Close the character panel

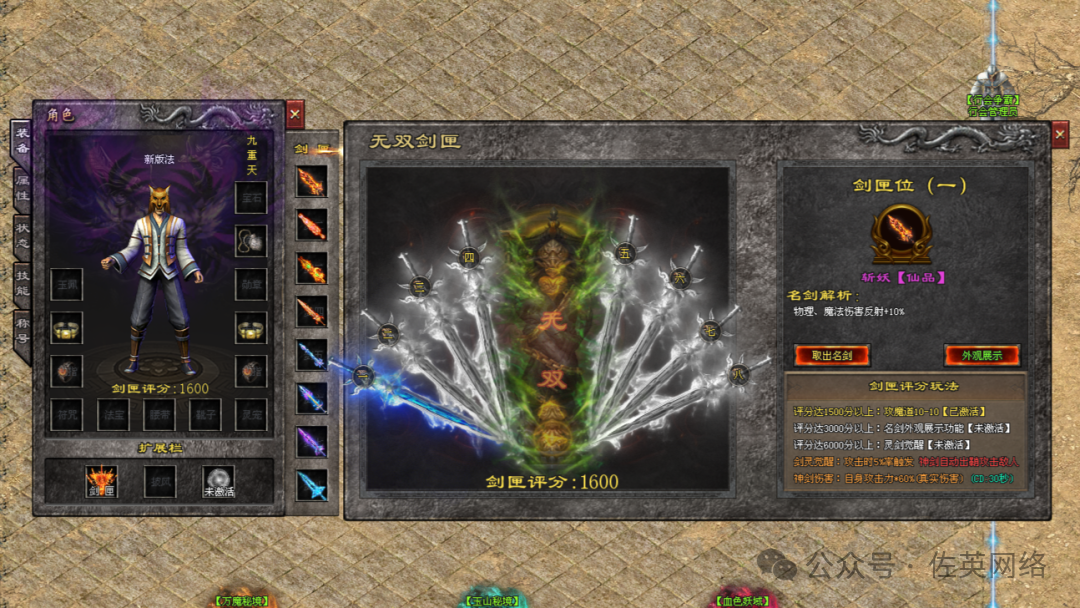[295, 114]
